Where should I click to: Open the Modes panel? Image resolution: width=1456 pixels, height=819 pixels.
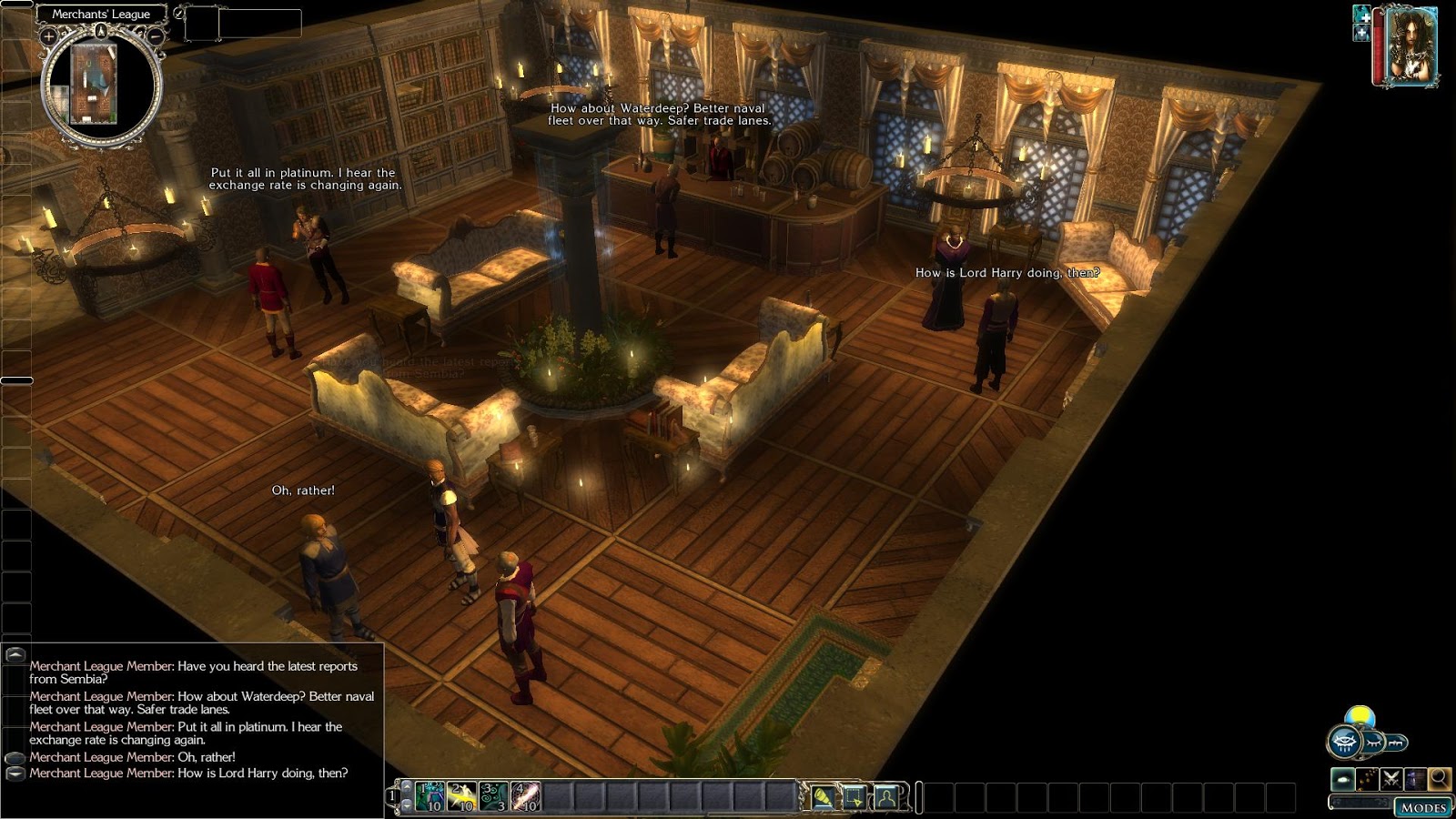pos(1423,807)
